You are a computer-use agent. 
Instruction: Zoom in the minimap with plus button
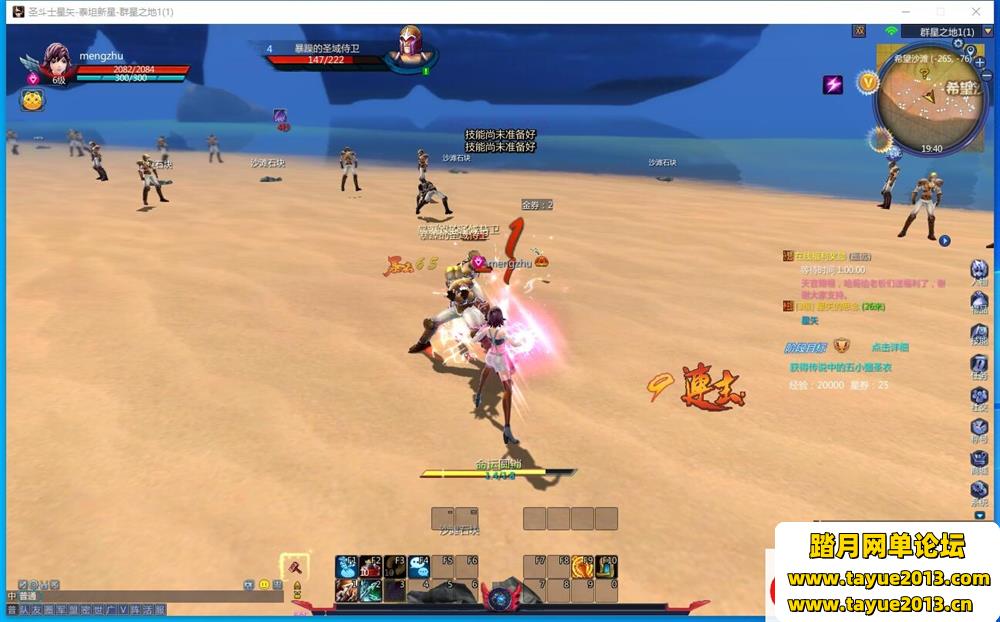979,62
